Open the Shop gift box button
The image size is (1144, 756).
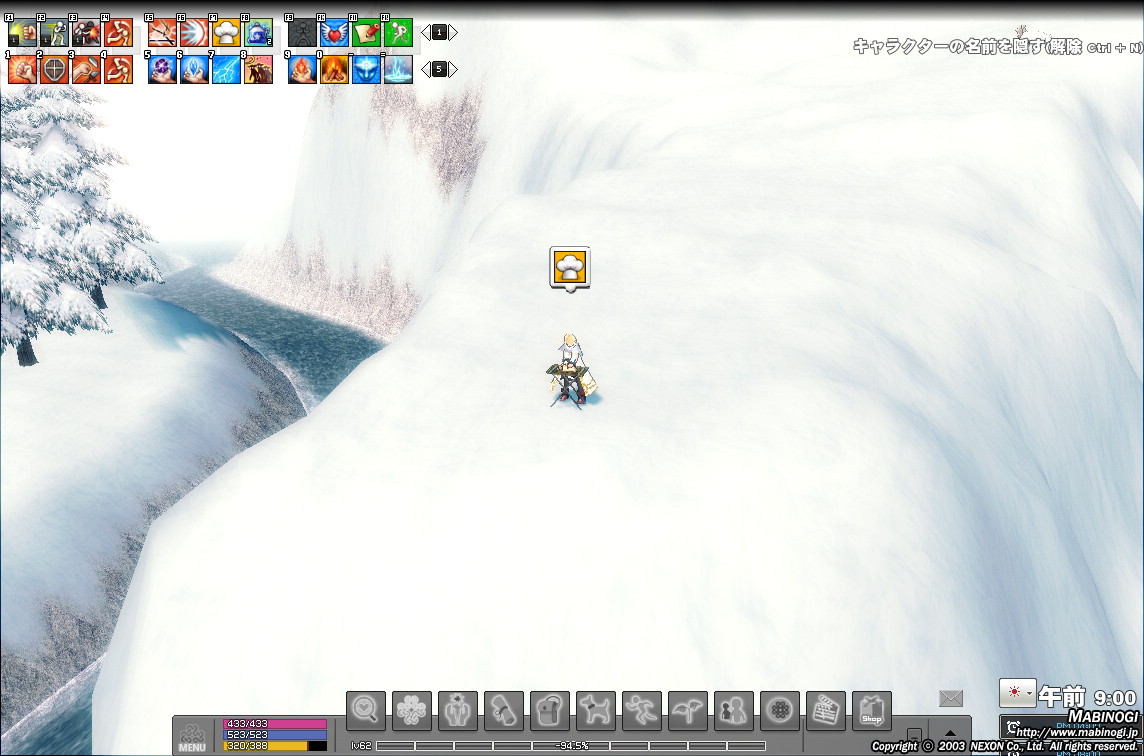(x=871, y=711)
